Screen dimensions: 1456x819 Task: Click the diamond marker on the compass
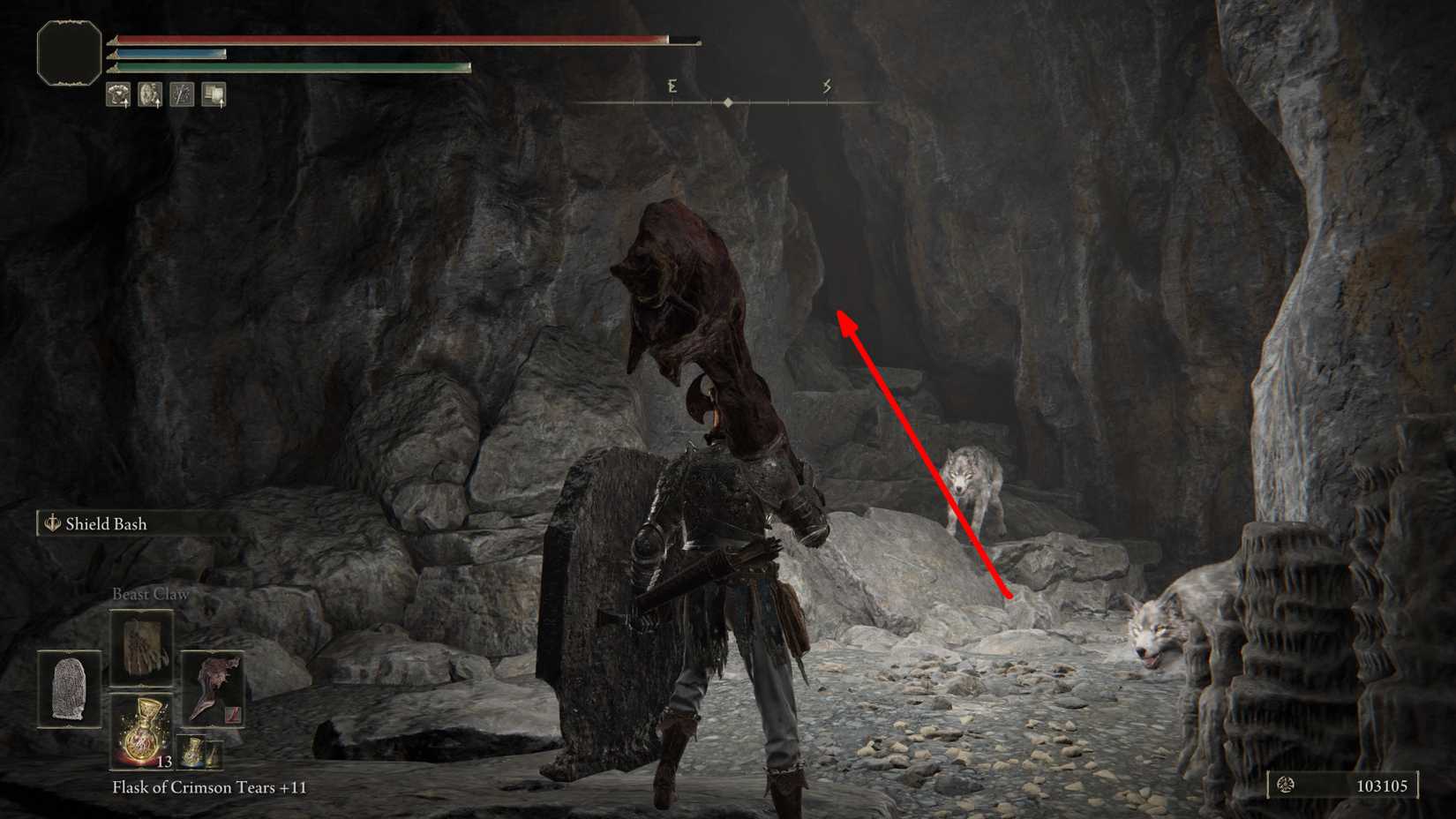click(x=728, y=101)
